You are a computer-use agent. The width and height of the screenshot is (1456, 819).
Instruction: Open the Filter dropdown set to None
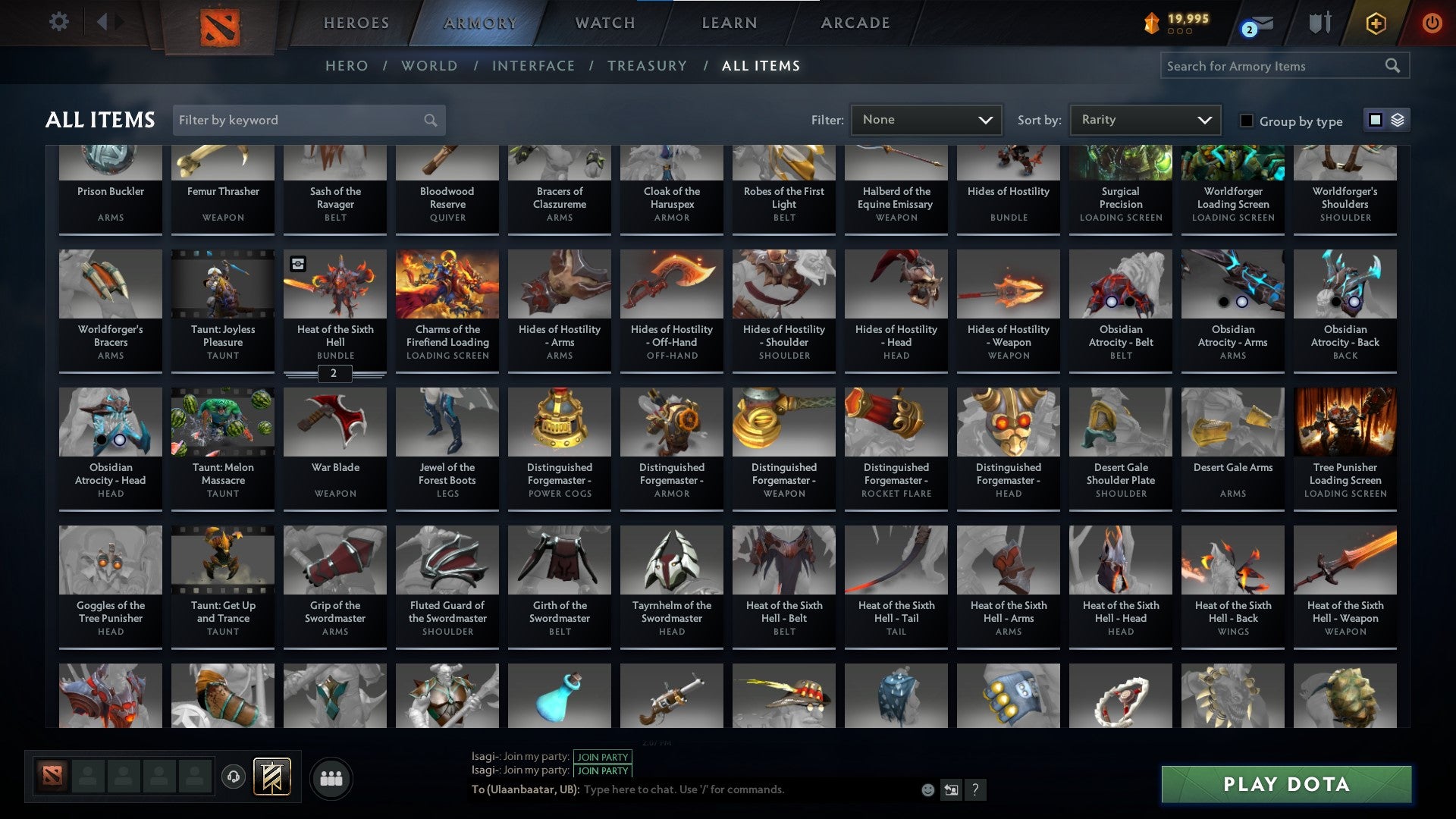[x=926, y=119]
